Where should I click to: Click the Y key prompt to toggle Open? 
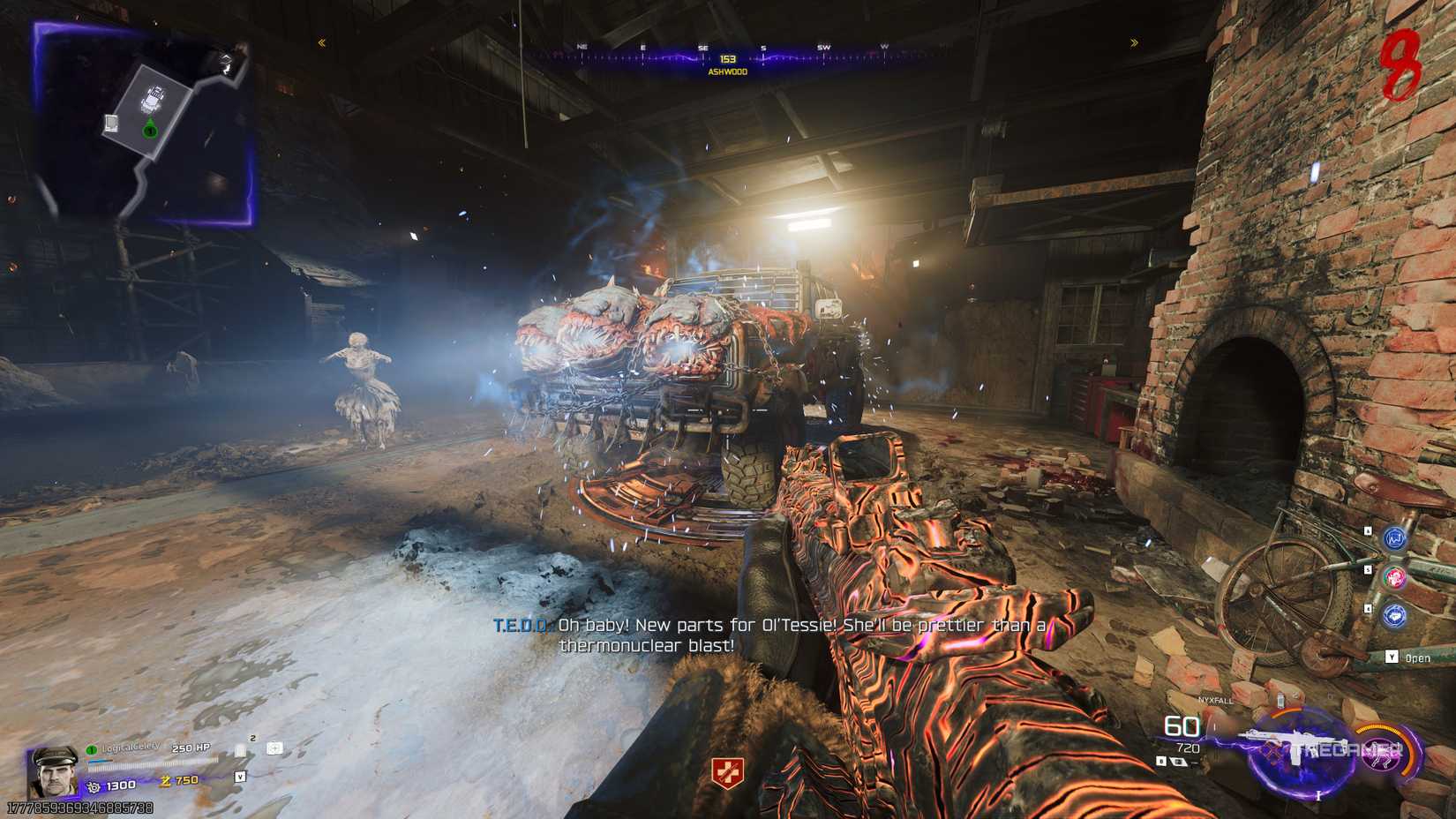pos(1391,657)
